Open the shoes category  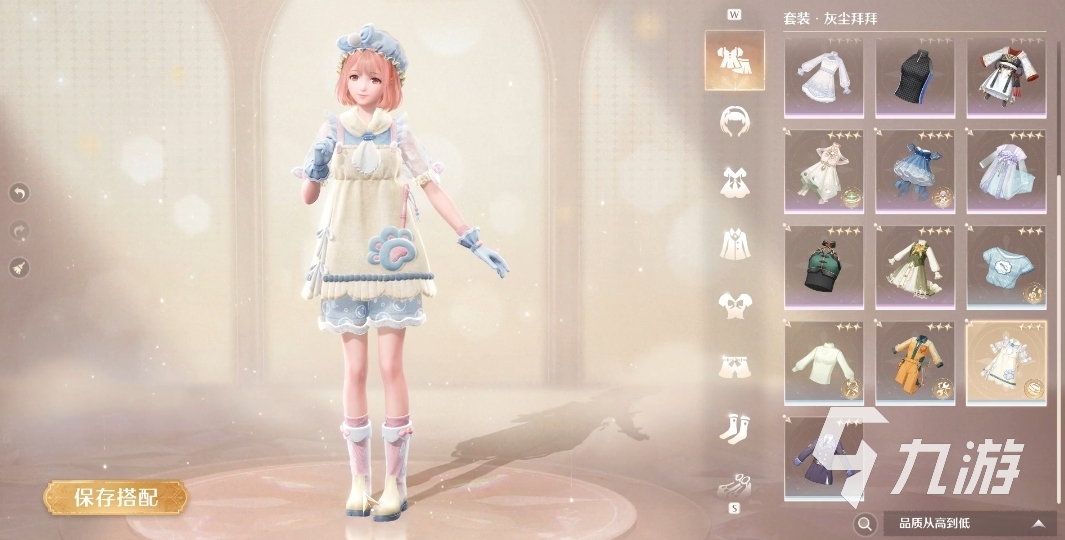(734, 485)
